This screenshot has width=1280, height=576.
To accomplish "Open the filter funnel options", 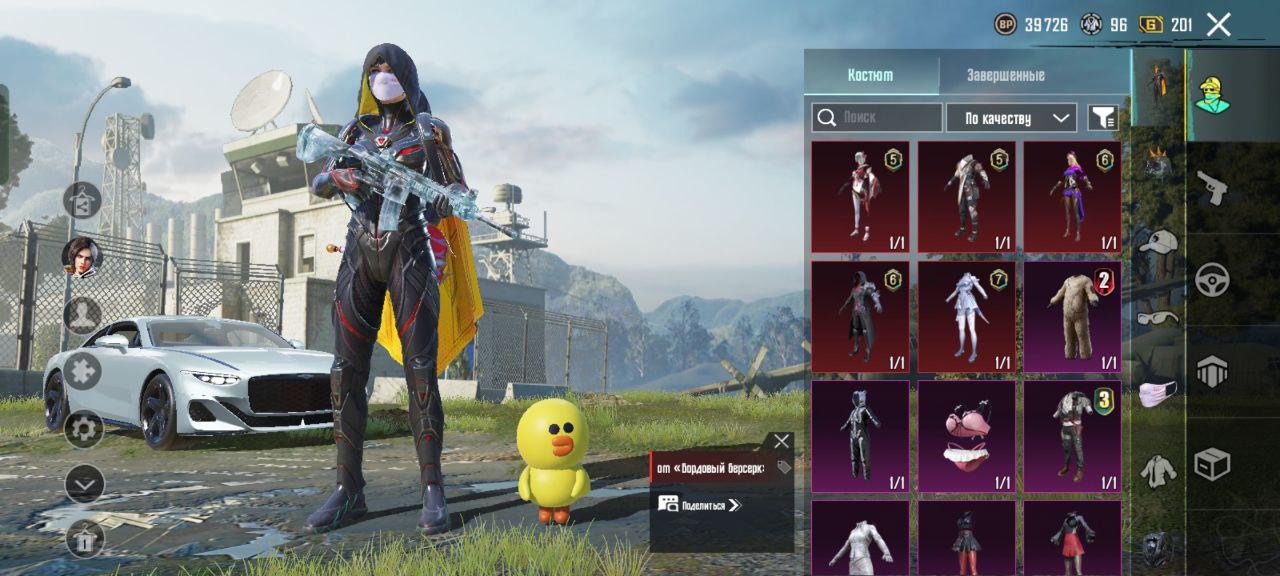I will (x=1102, y=118).
